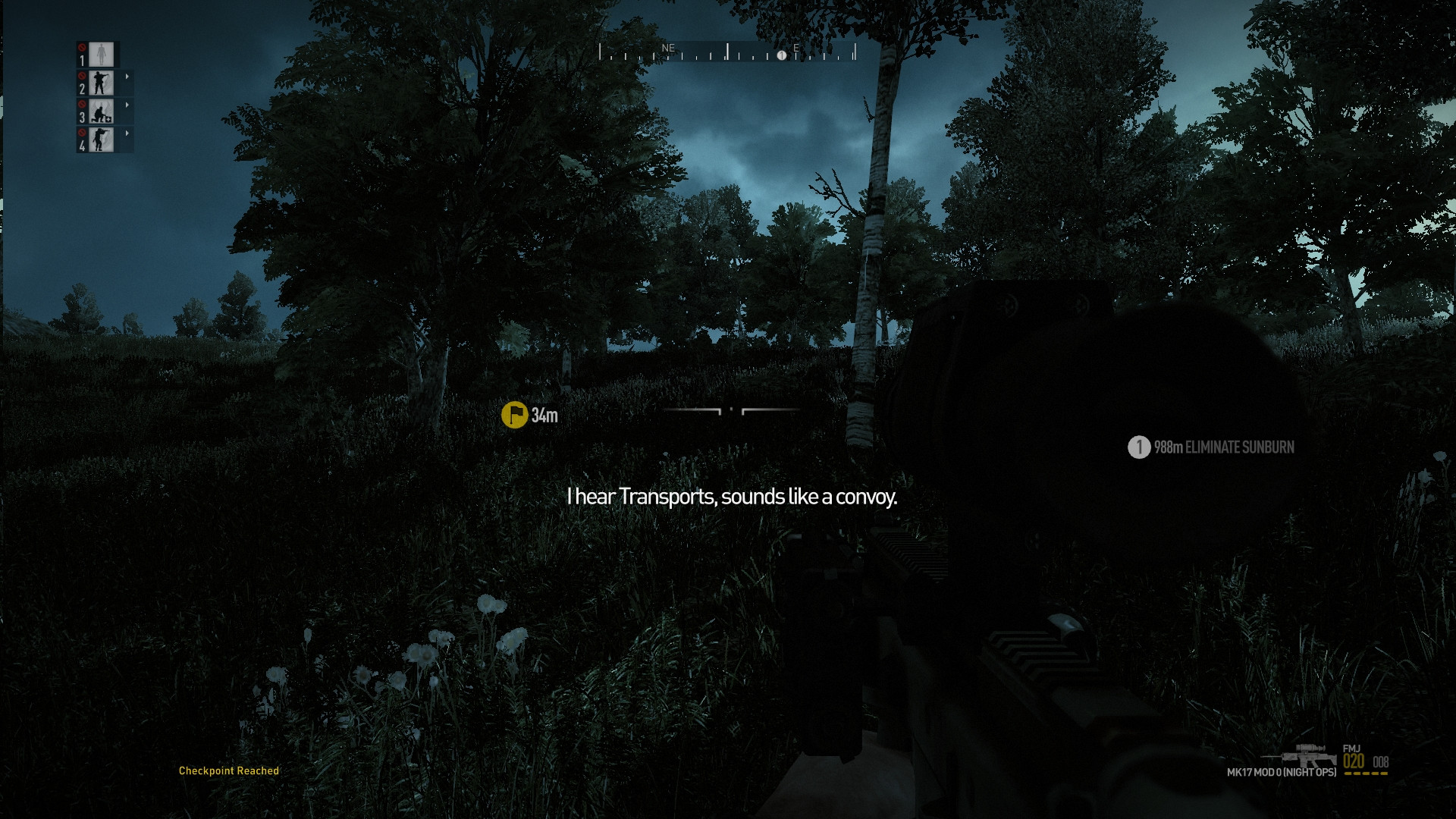Select the FMJ ammo type label
Viewport: 1456px width, 819px height.
[1352, 748]
